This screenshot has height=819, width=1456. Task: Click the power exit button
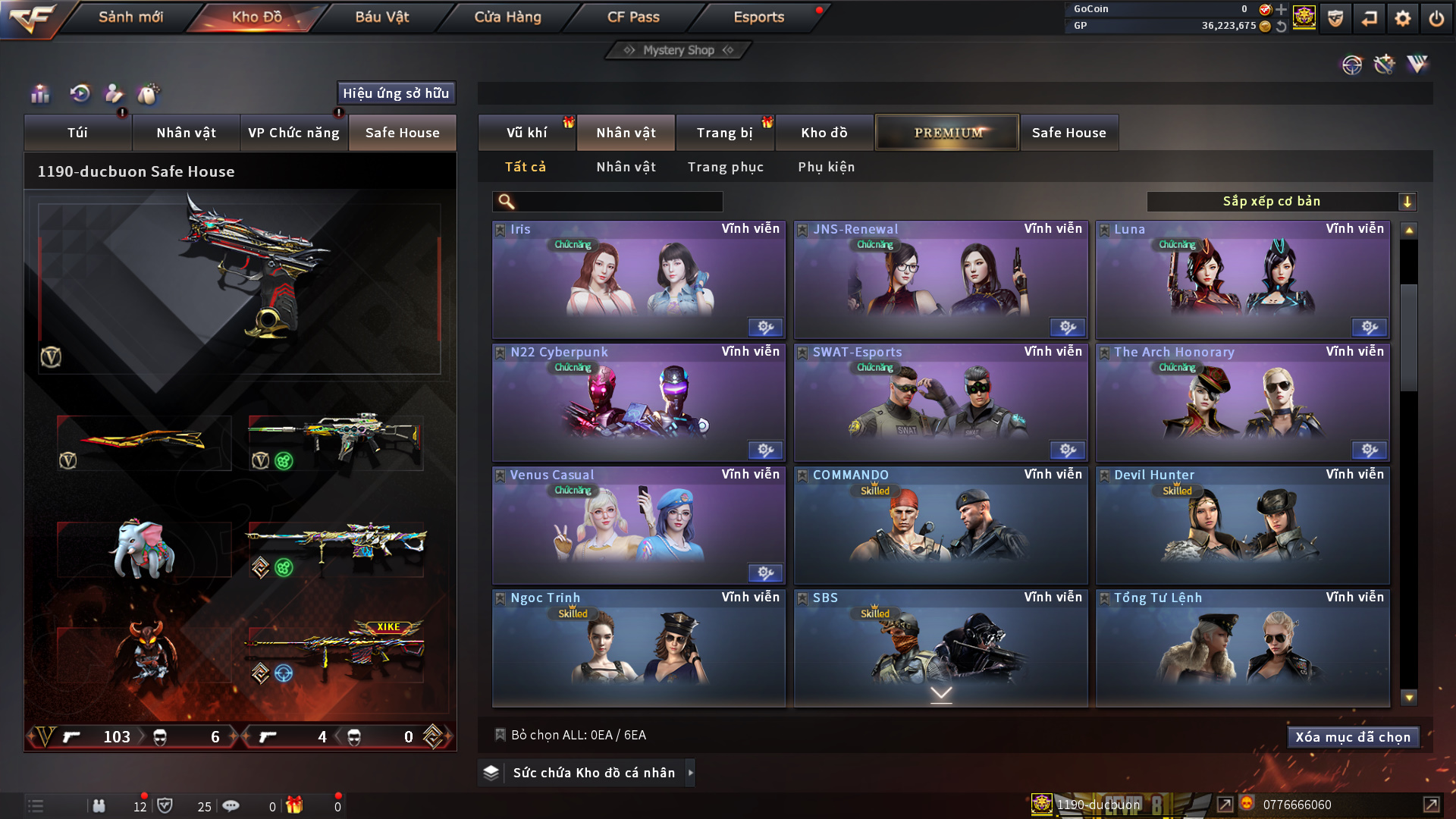[1436, 18]
